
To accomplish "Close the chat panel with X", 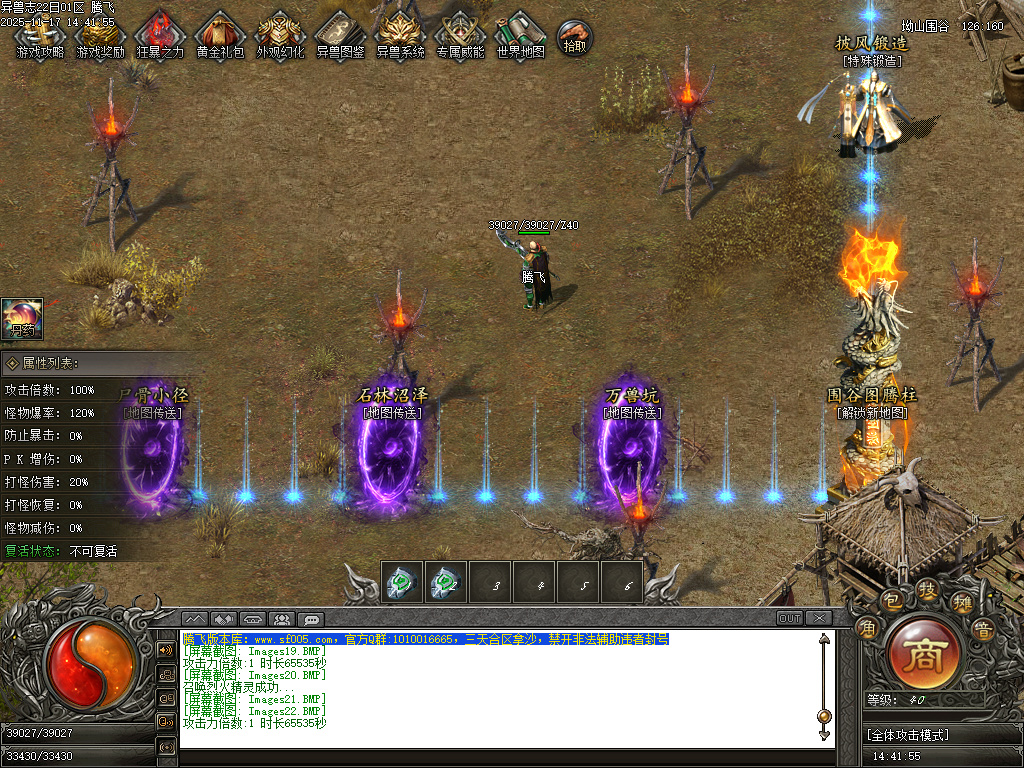I will coord(818,618).
